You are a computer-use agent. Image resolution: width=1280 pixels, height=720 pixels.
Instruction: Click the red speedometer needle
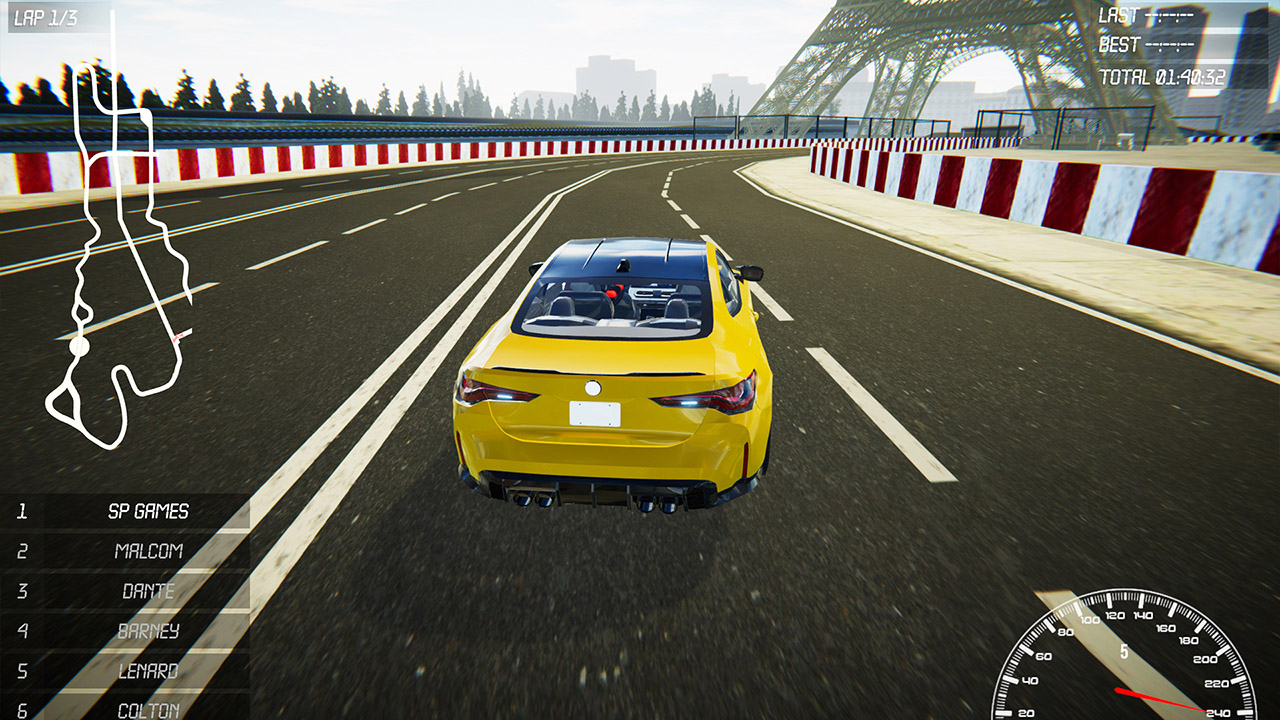(1160, 697)
